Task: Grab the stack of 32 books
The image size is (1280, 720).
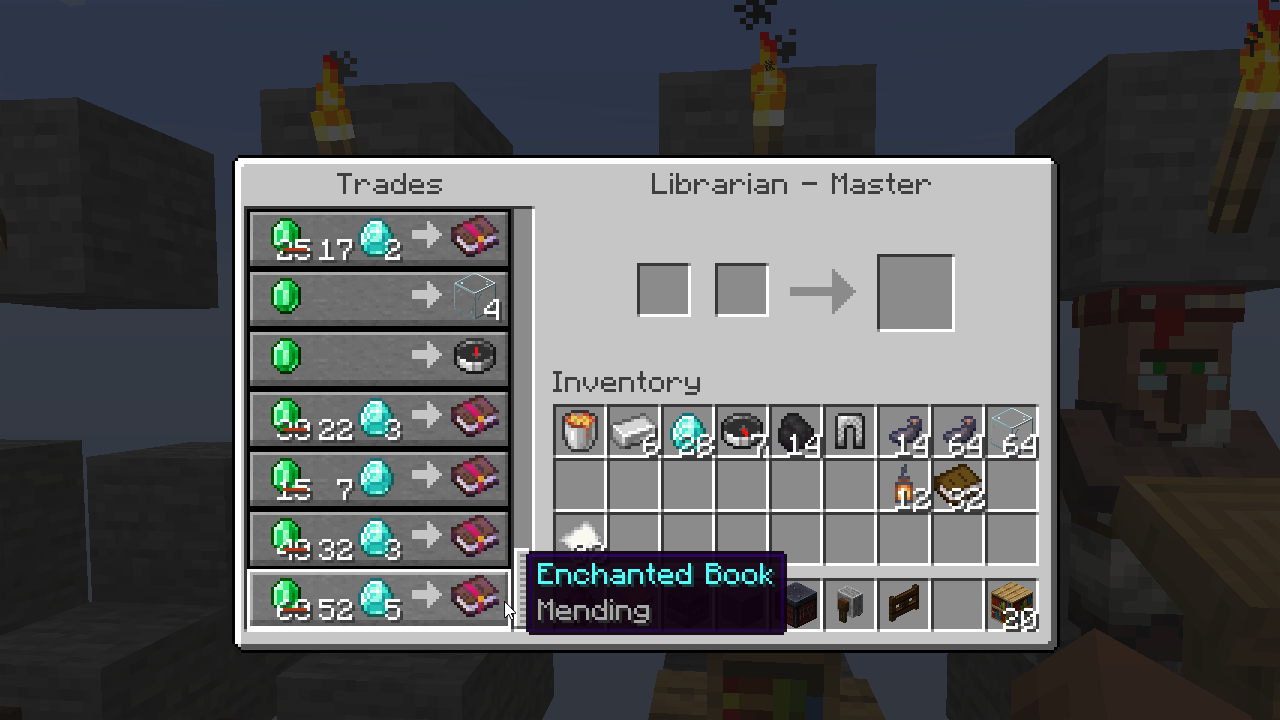Action: tap(958, 486)
